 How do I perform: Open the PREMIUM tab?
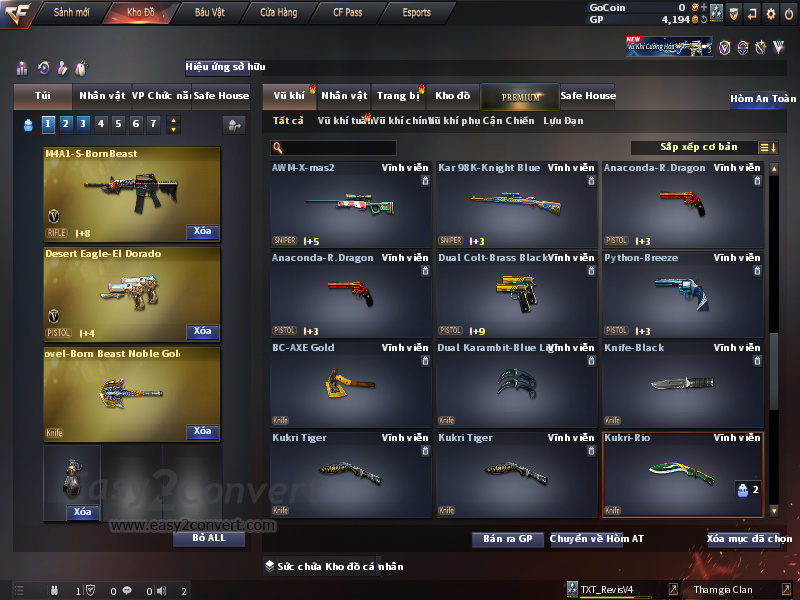pyautogui.click(x=521, y=96)
